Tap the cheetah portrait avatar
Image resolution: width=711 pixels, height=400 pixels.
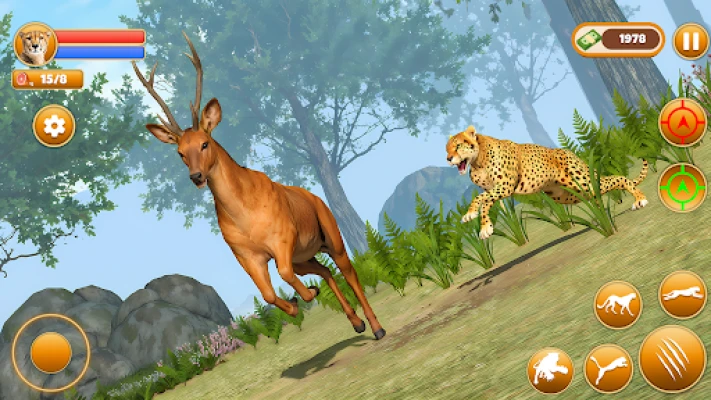point(35,44)
